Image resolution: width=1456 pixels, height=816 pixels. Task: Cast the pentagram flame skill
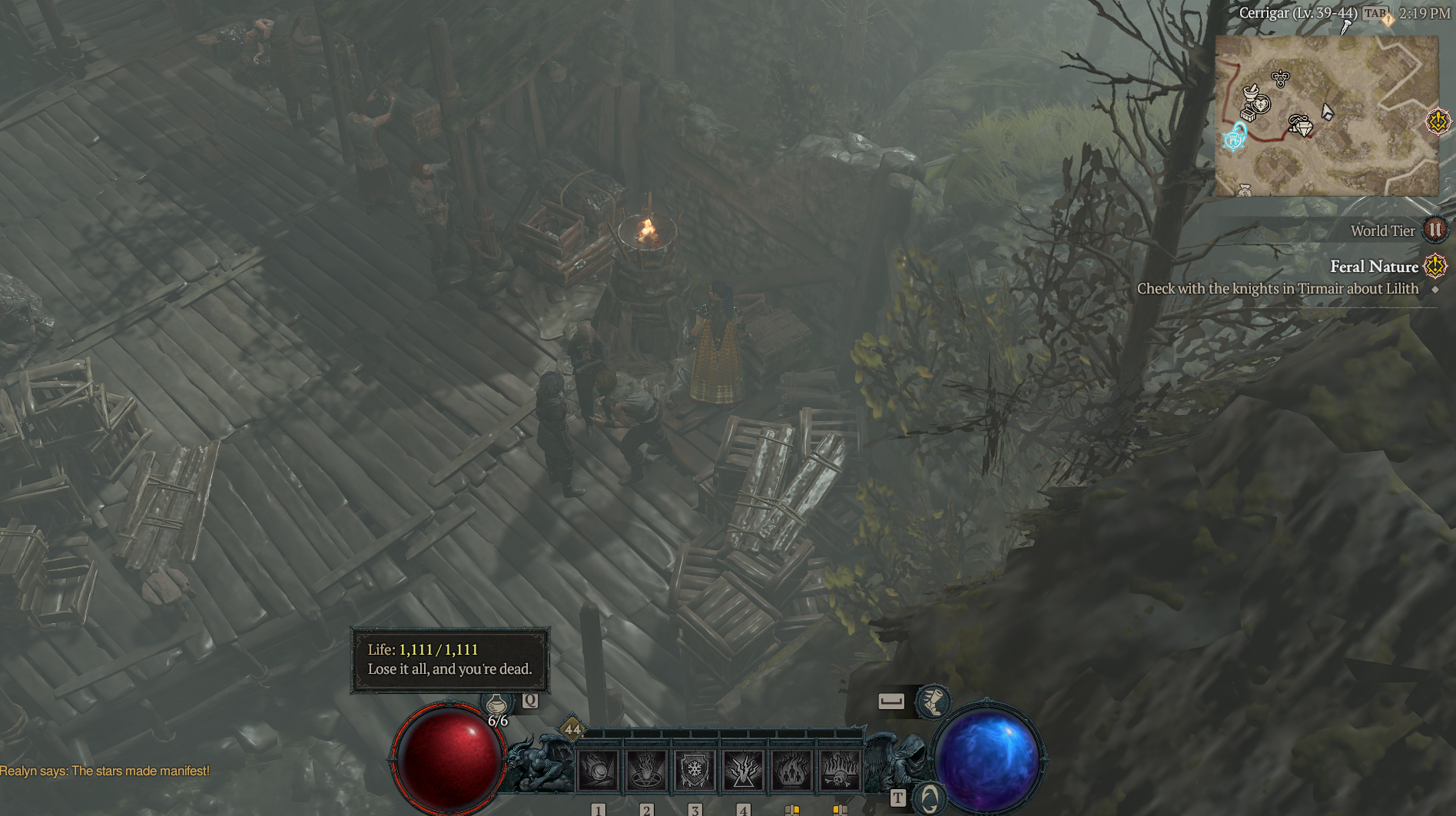646,769
